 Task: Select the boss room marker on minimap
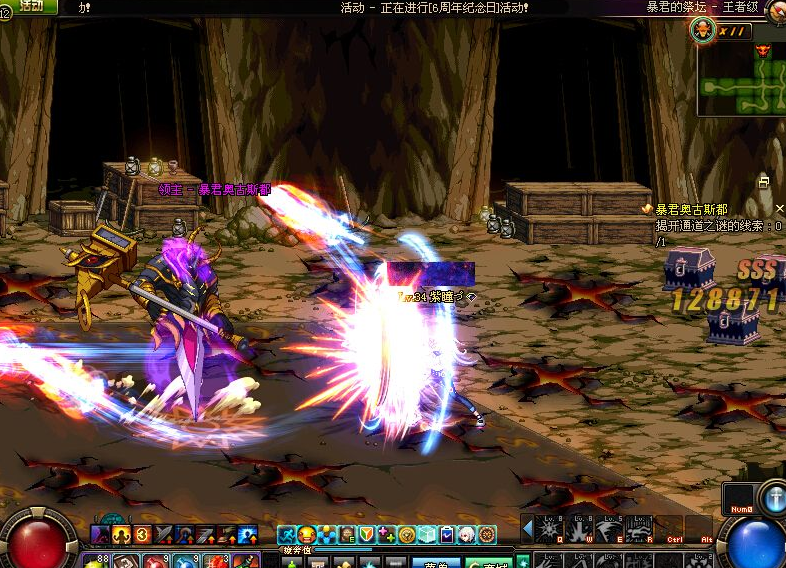763,50
